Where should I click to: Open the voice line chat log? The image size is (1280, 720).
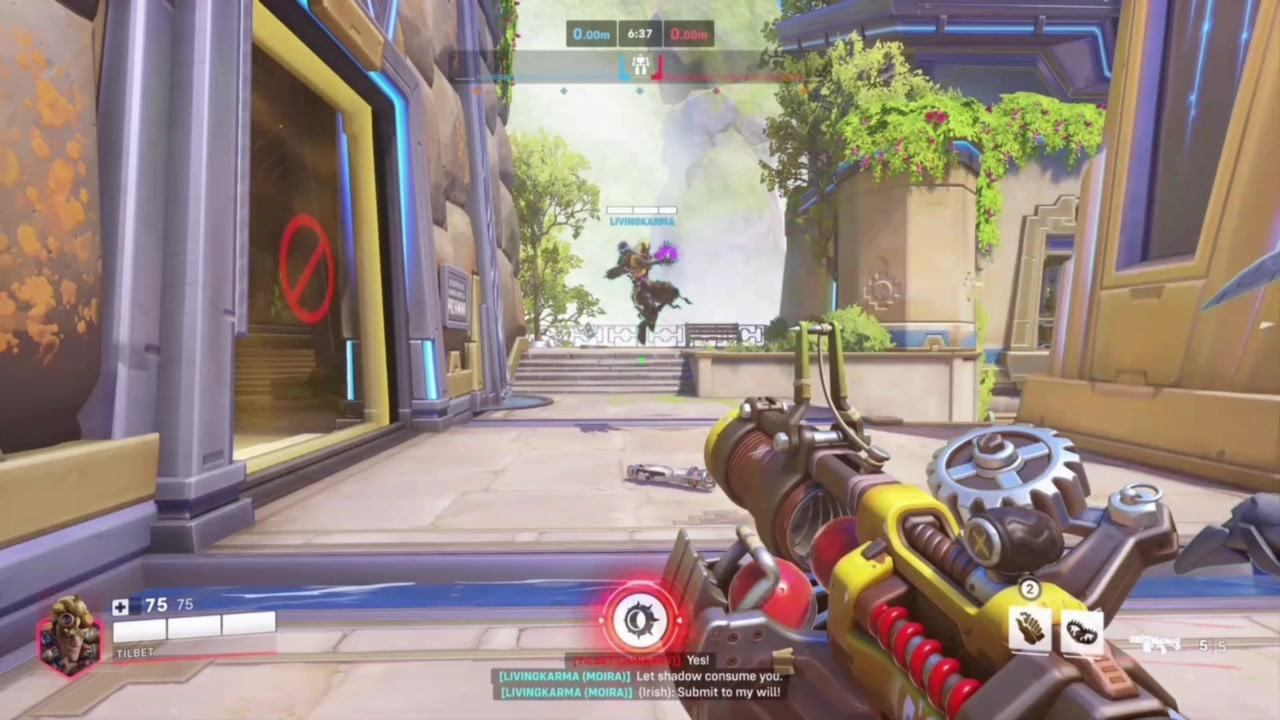(640, 676)
